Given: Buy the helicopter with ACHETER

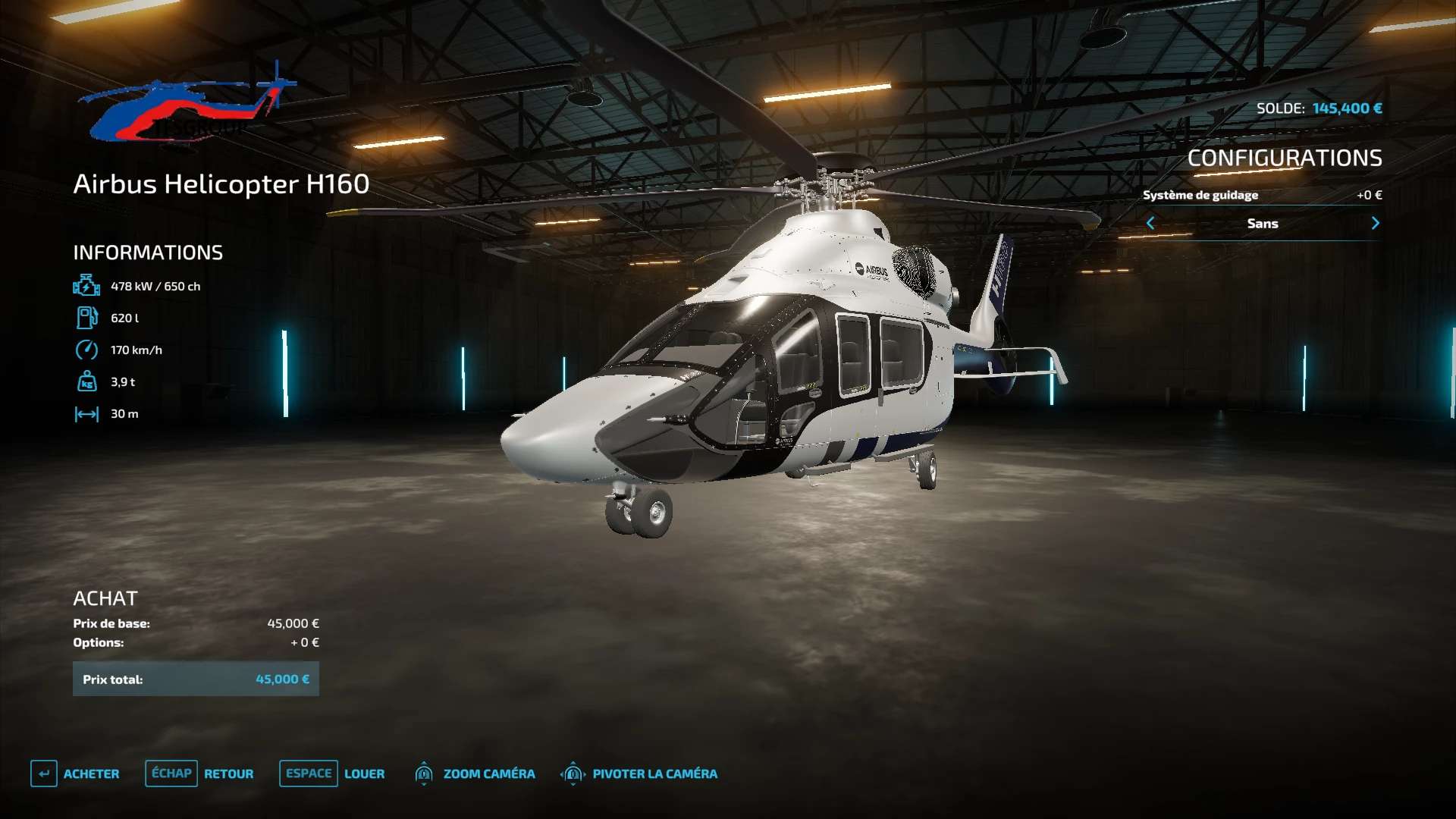Looking at the screenshot, I should pos(76,773).
